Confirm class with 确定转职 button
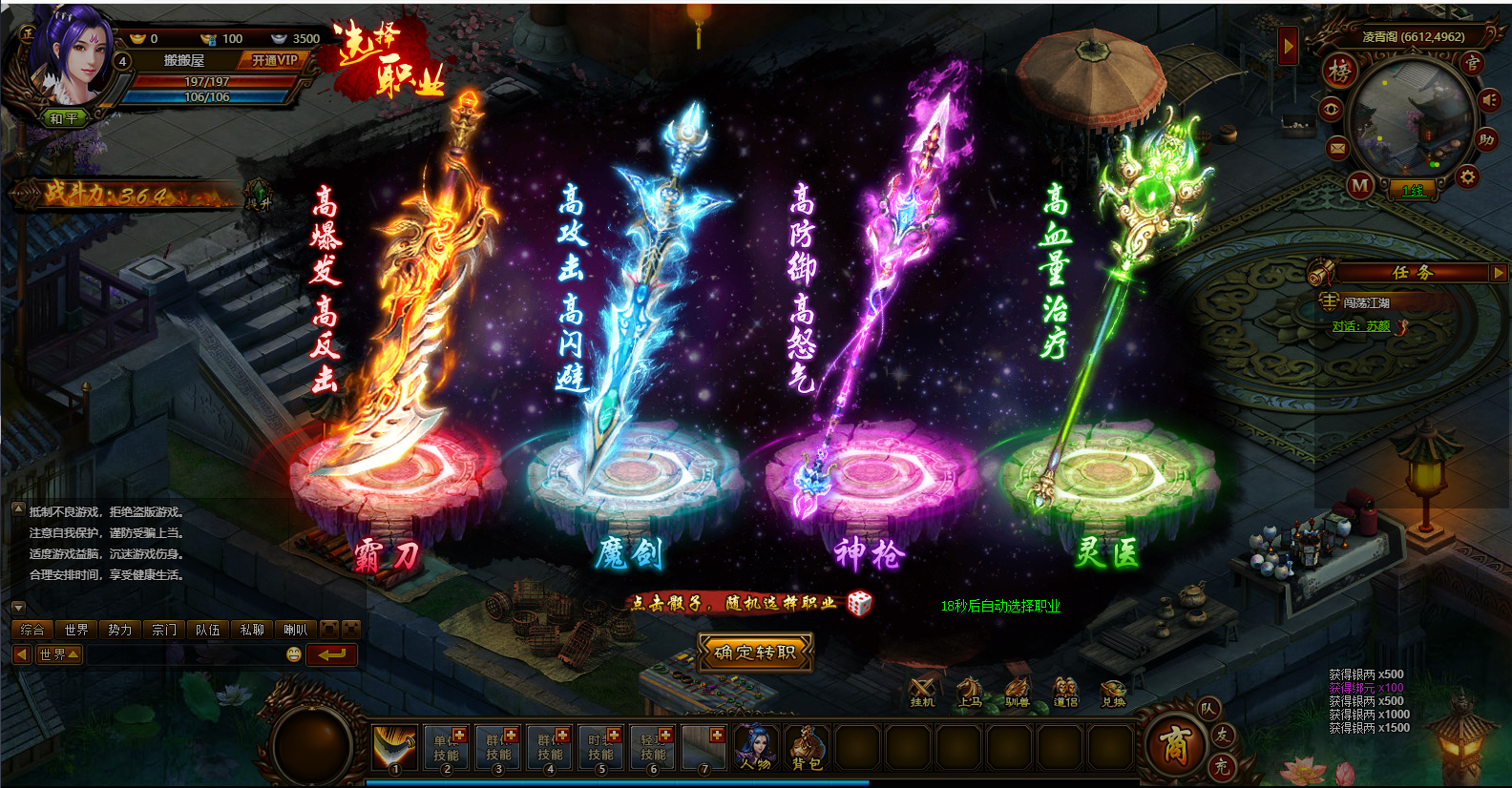 pos(754,653)
